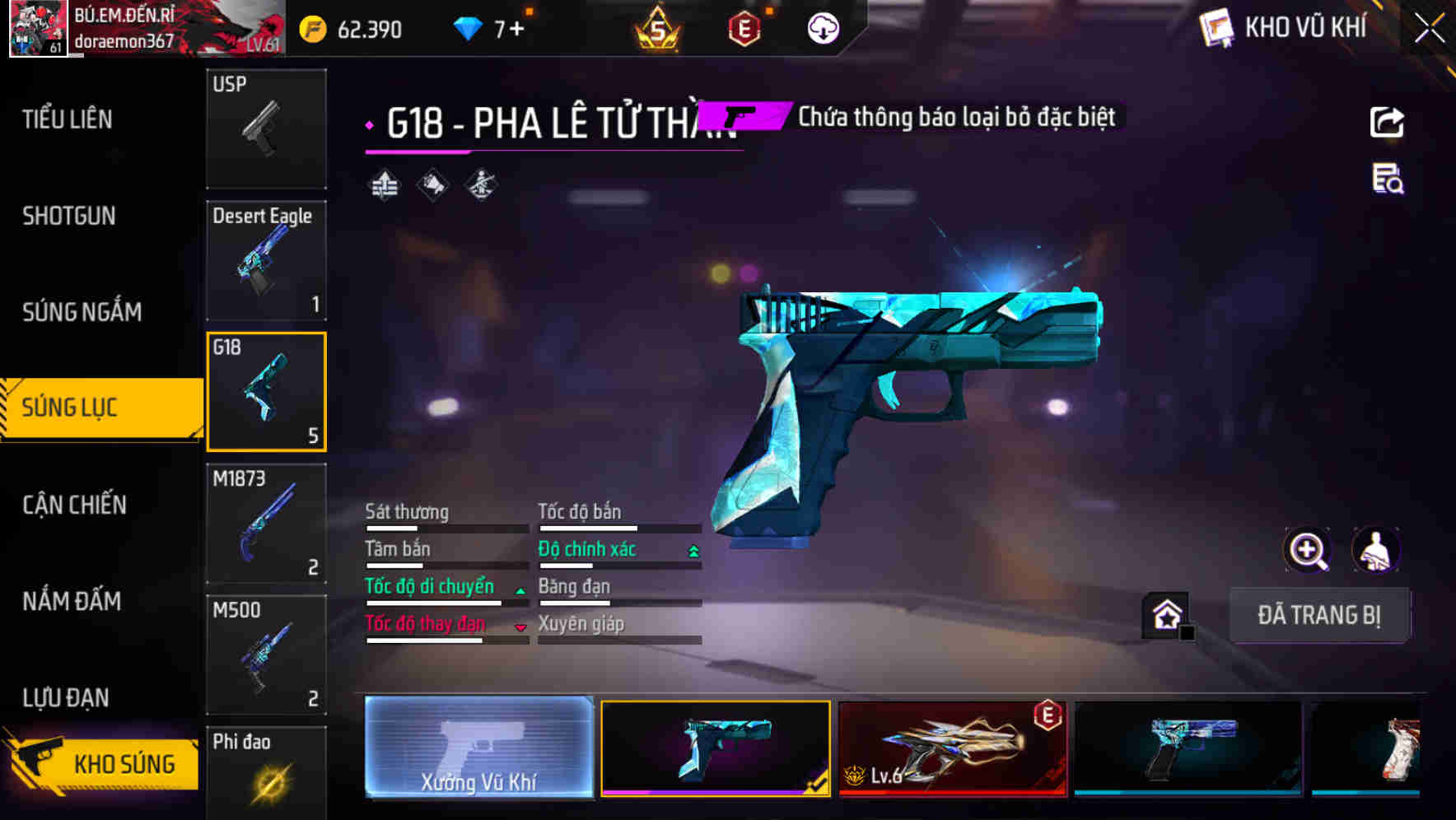Select the Desert Eagle thumbnail
This screenshot has height=820, width=1456.
click(x=266, y=260)
